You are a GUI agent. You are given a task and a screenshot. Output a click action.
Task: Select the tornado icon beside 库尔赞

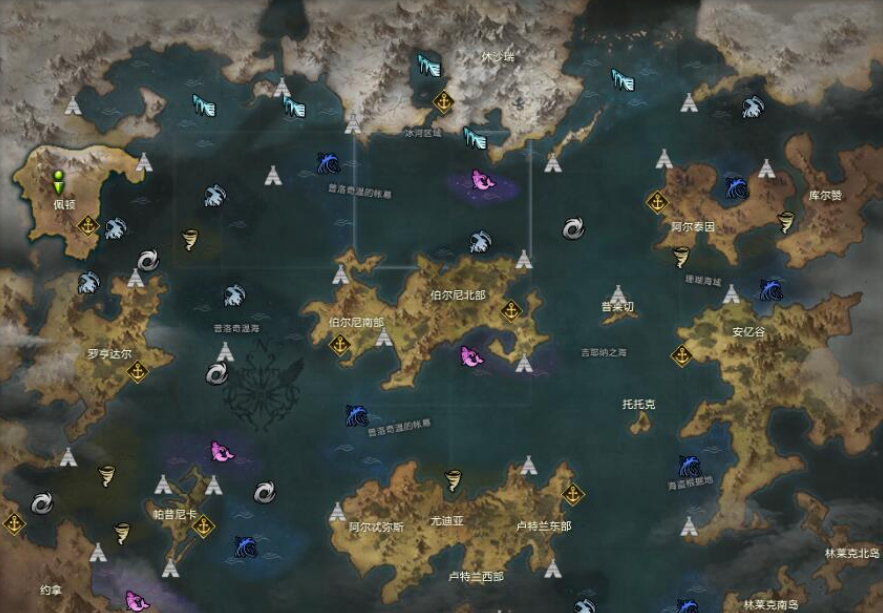tap(786, 223)
